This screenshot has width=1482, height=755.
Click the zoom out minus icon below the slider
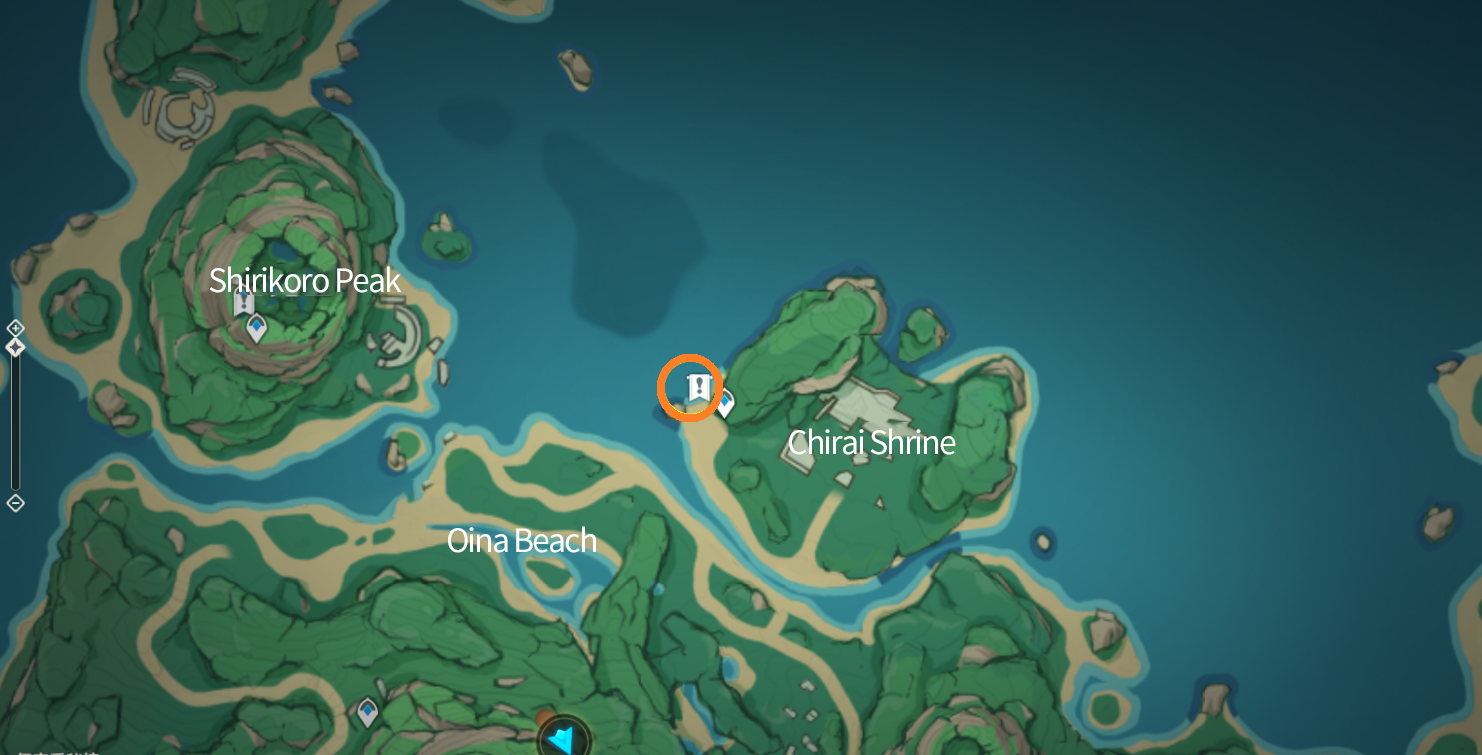pos(15,503)
